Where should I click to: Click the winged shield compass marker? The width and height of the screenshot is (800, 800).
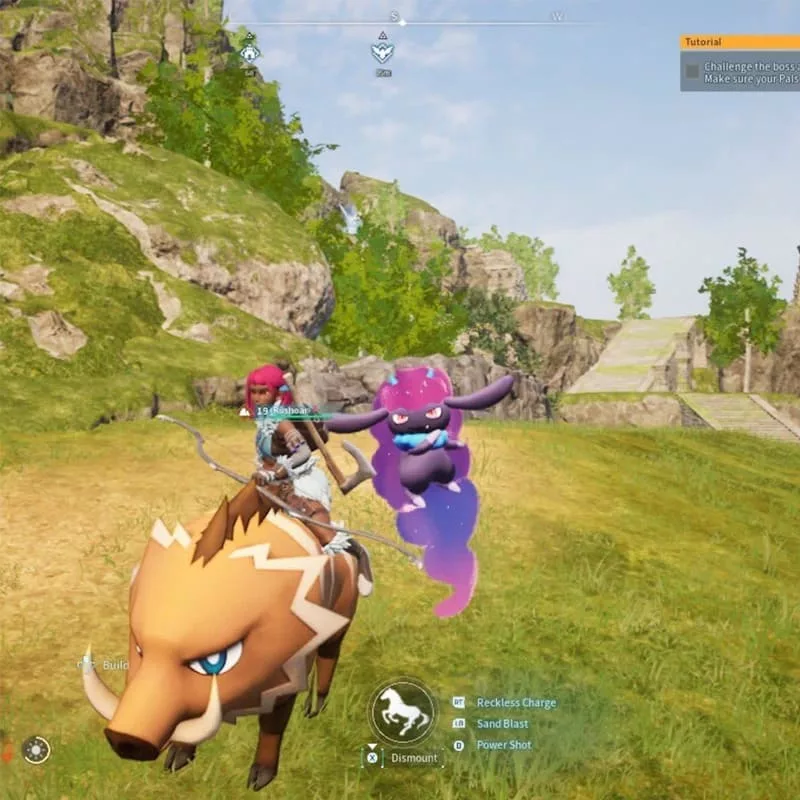click(x=382, y=51)
